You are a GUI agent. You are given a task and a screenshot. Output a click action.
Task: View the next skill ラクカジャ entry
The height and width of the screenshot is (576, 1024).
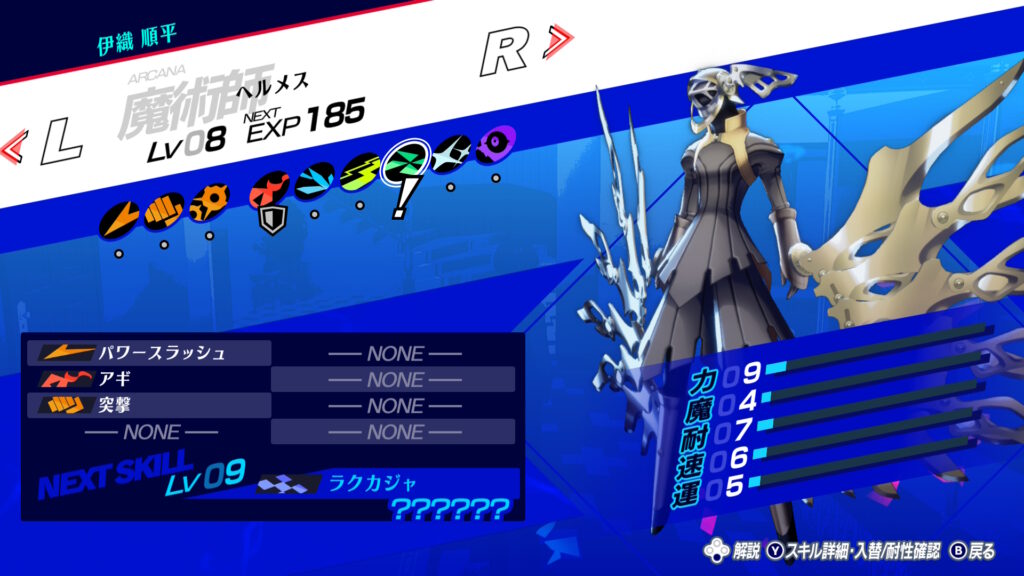coord(370,484)
